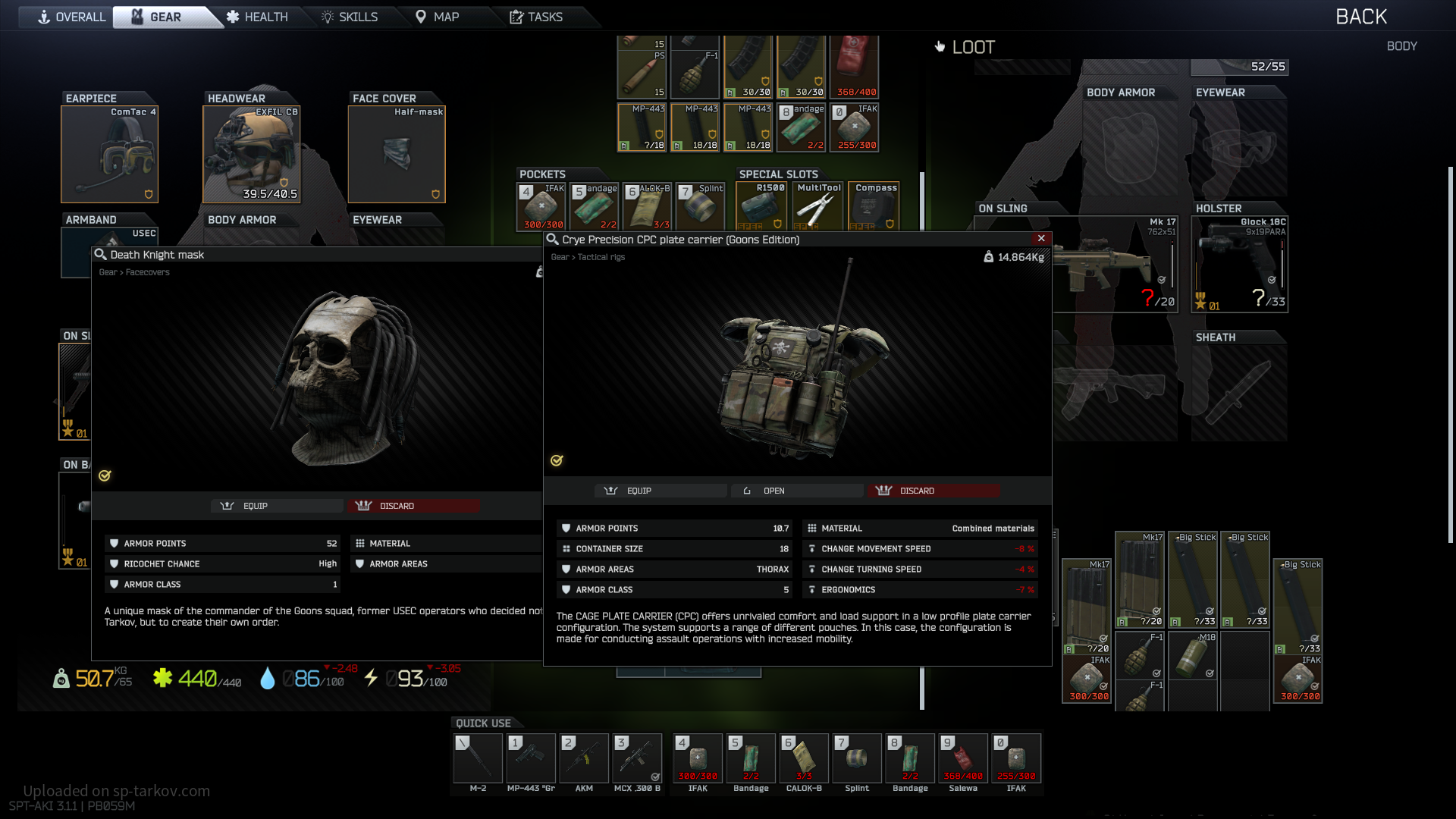Select the MultiTool special slot

click(817, 206)
